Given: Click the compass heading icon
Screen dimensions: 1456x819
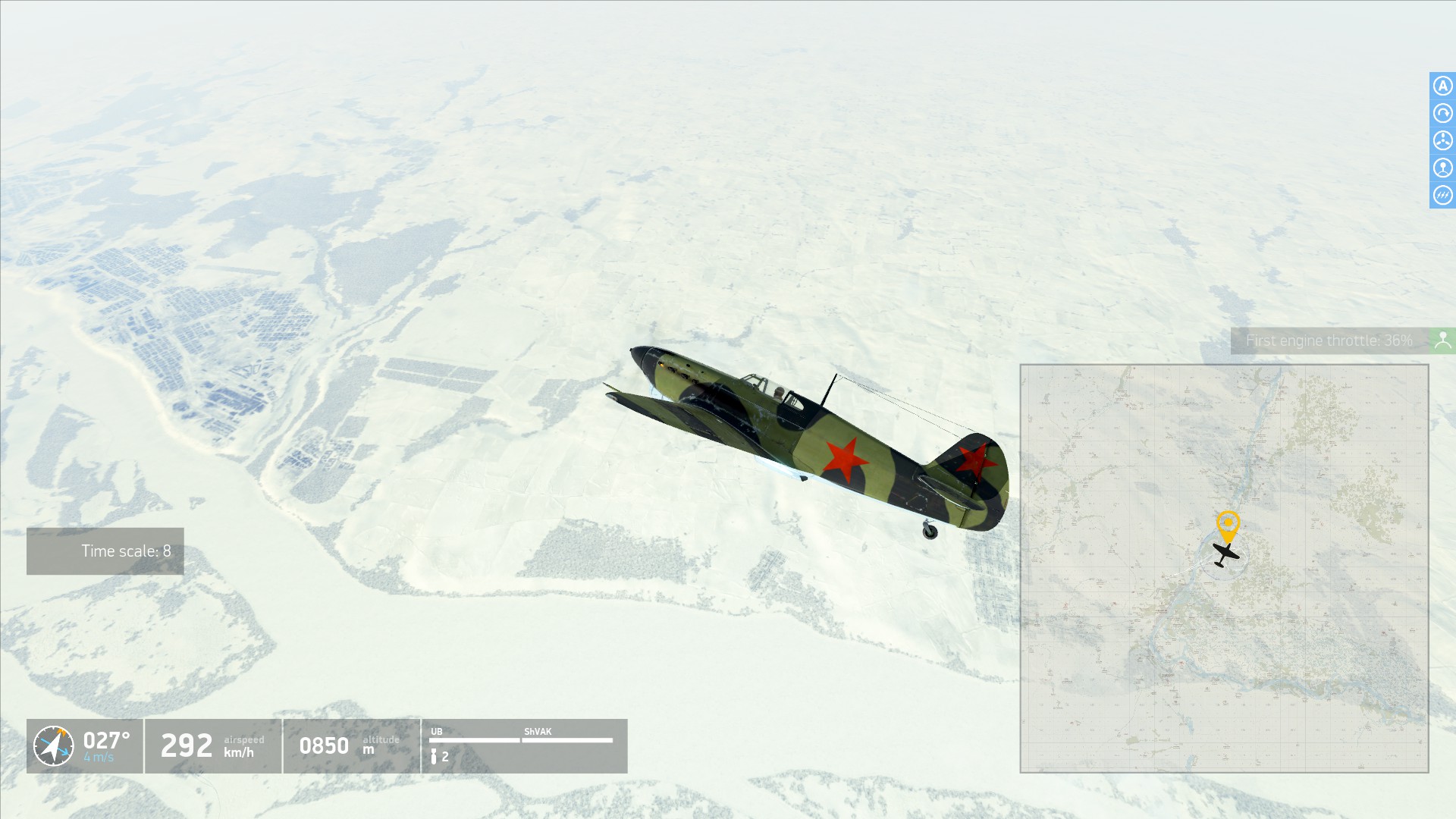Looking at the screenshot, I should pos(54,746).
